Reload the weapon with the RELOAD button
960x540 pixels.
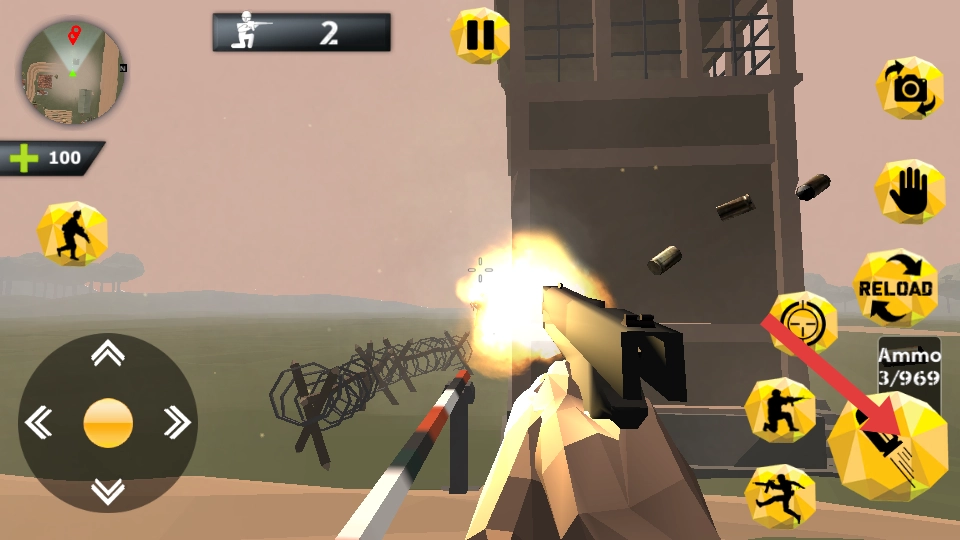(895, 288)
